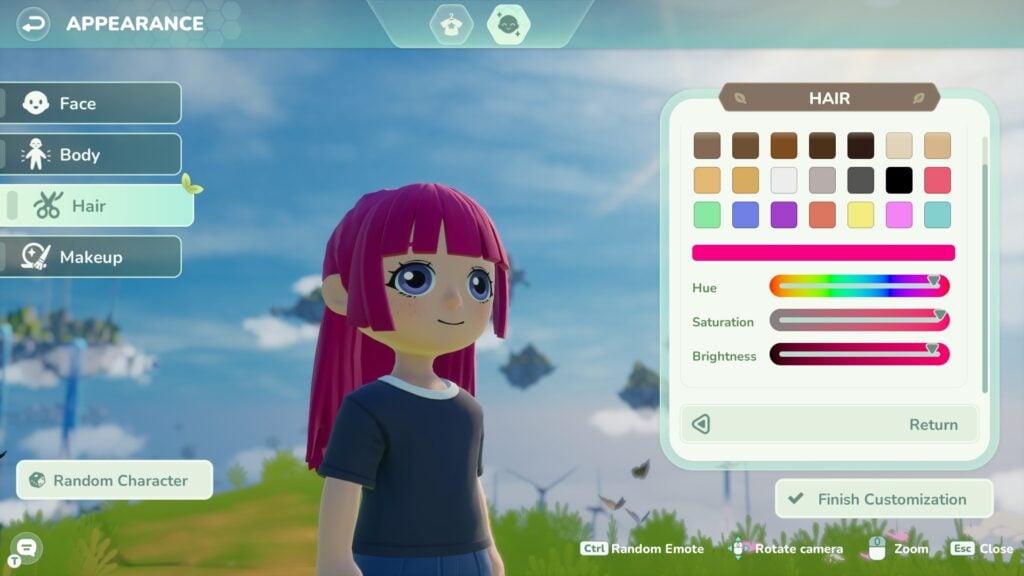Return from the hair color panel
Image resolution: width=1024 pixels, height=576 pixels.
830,424
